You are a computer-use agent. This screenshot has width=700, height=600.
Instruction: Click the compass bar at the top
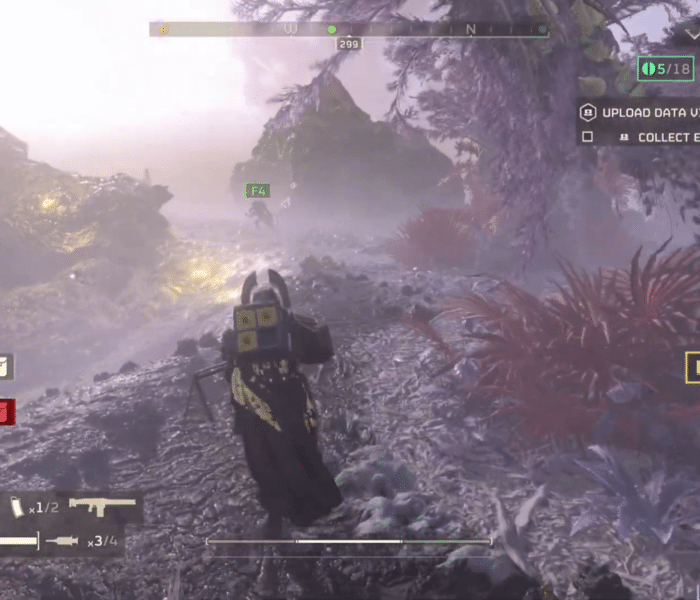(349, 30)
